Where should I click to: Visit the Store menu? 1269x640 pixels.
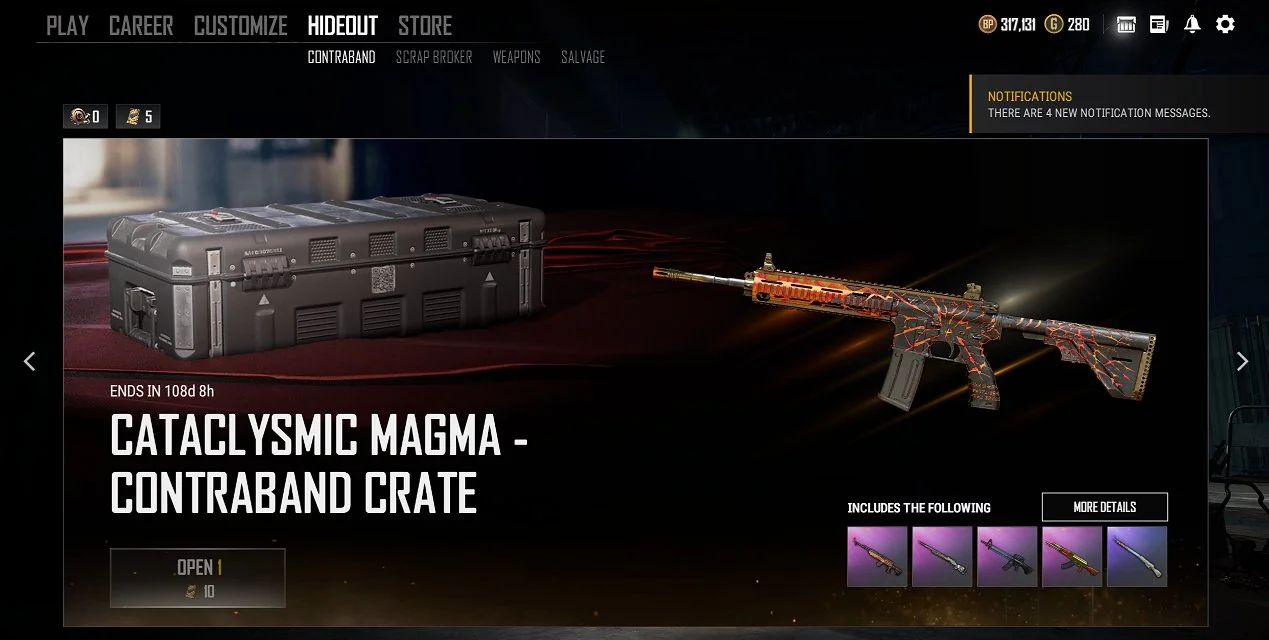tap(425, 26)
